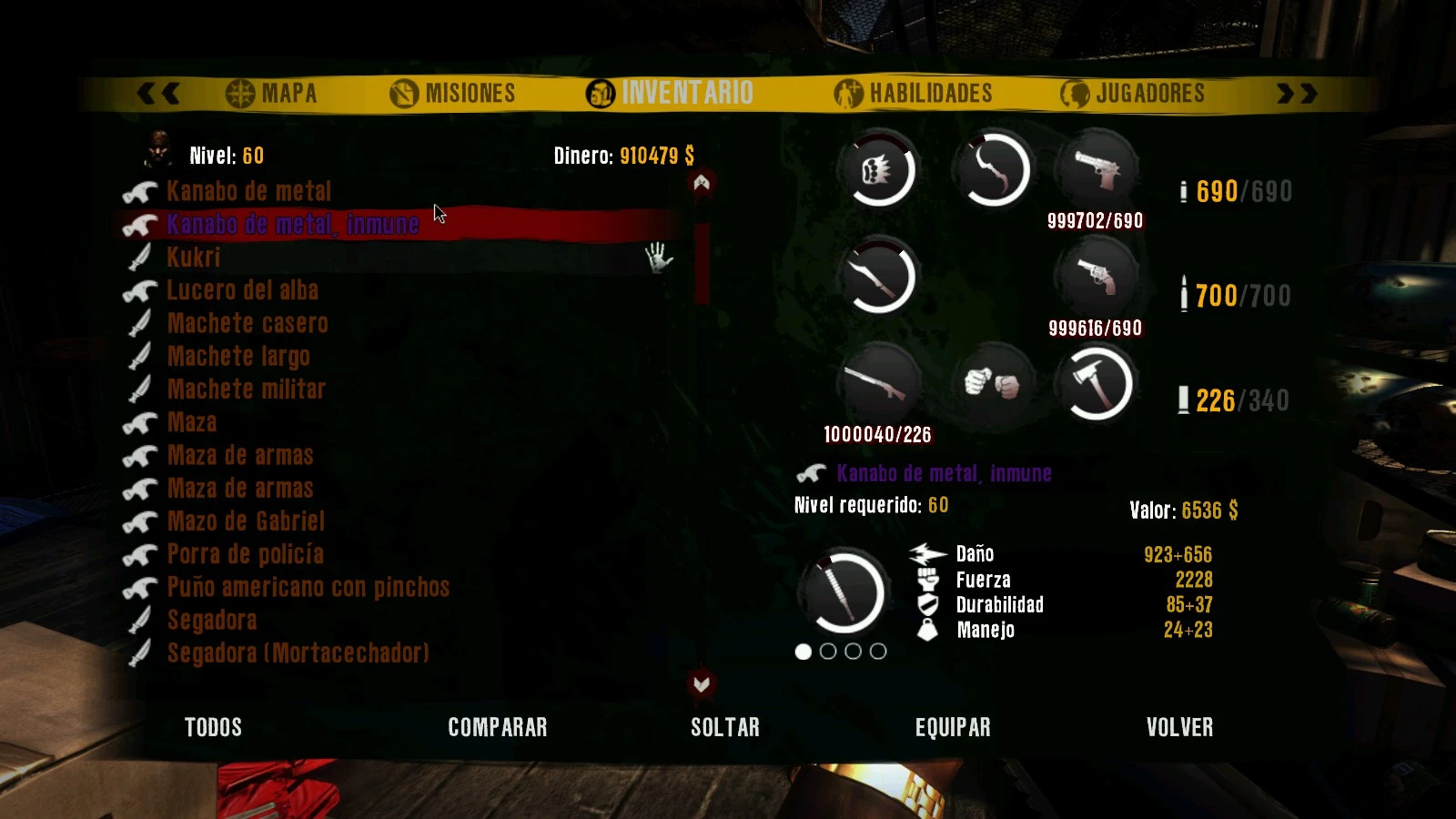Select the shotgun slot showing 1000040/226 ammo
The width and height of the screenshot is (1456, 819).
coord(879,385)
